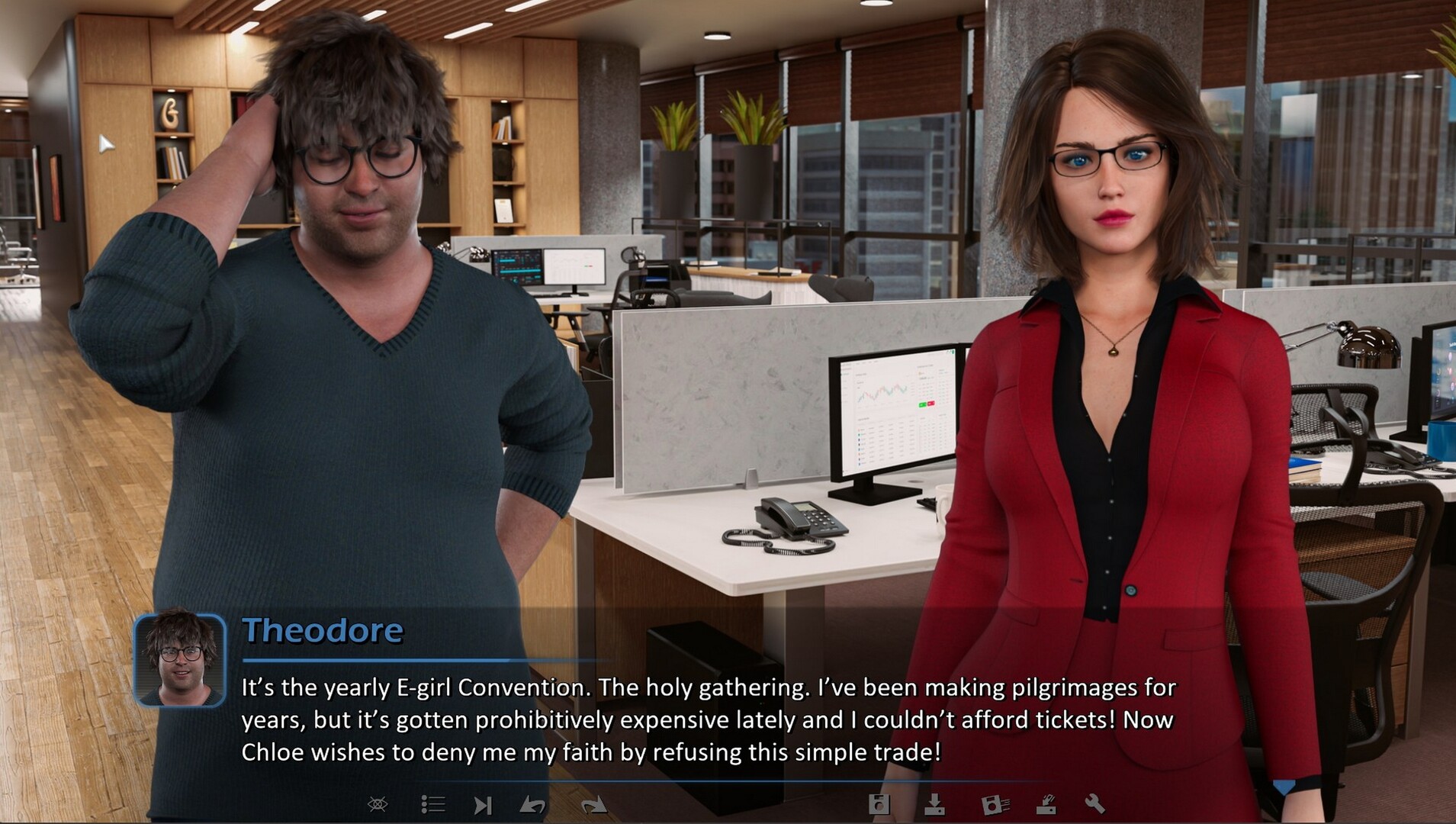Hide the dialogue box with the eye icon

coord(379,806)
